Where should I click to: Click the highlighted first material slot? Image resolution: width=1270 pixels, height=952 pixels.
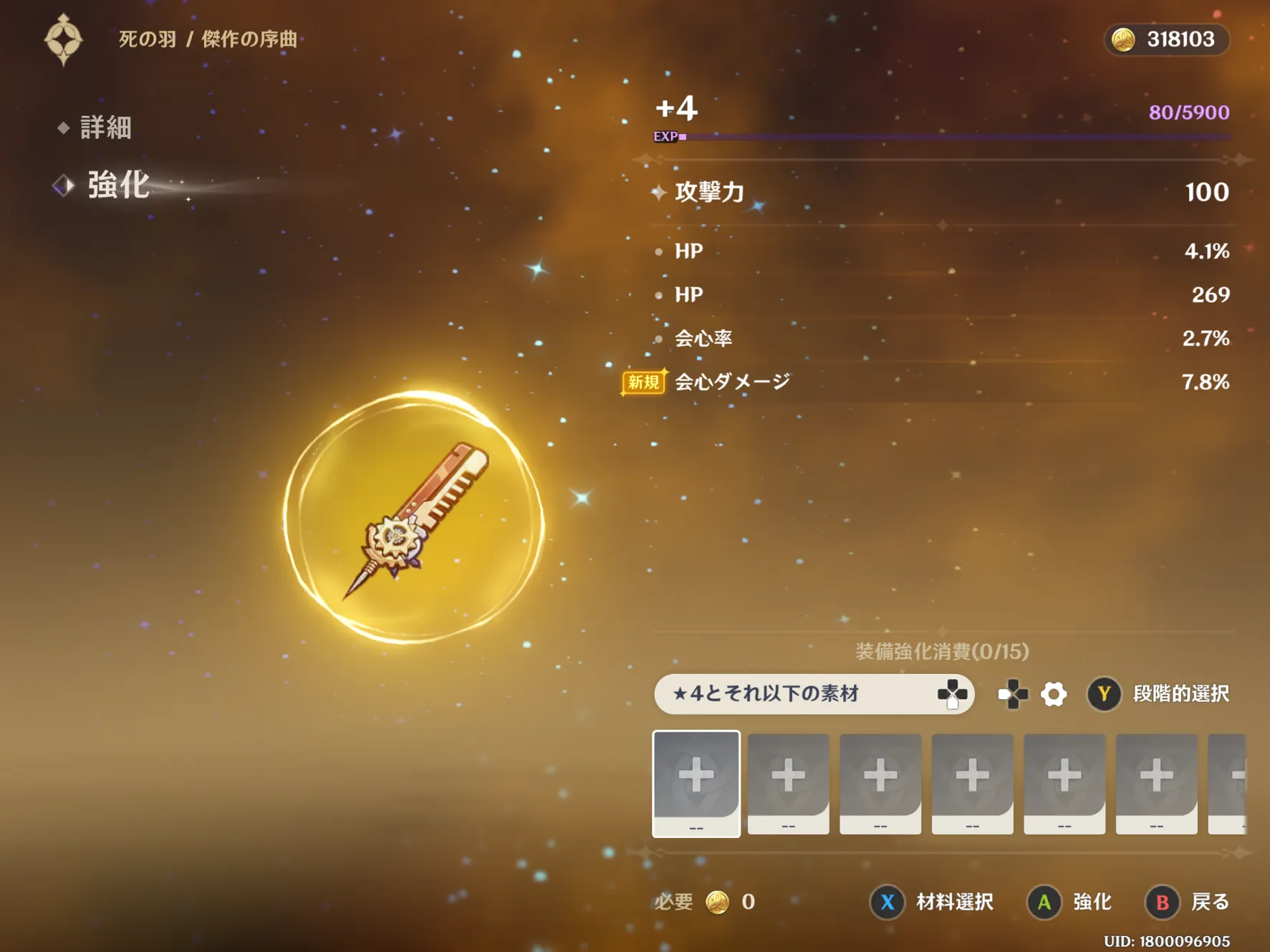pos(696,783)
